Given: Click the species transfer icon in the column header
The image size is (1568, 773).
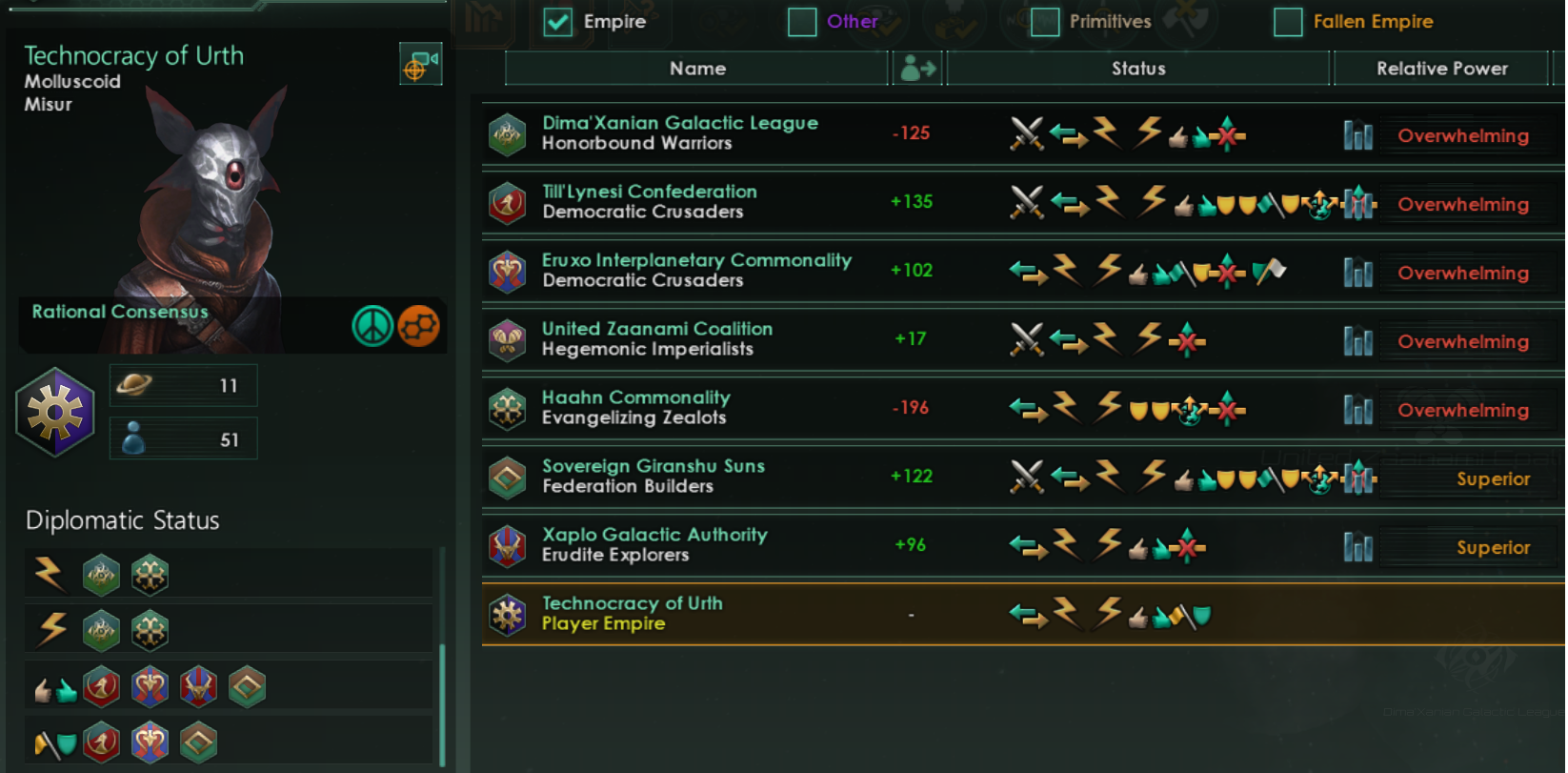Looking at the screenshot, I should (916, 68).
